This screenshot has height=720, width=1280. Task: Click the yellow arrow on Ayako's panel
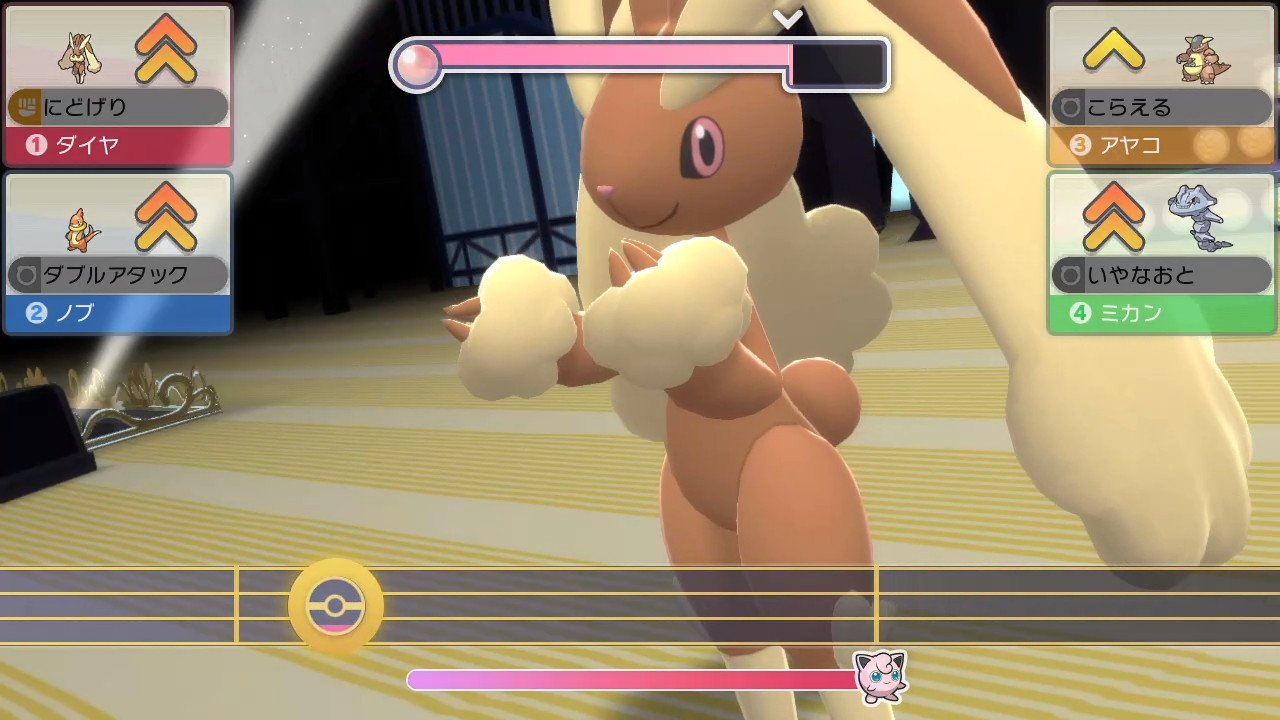point(1113,48)
